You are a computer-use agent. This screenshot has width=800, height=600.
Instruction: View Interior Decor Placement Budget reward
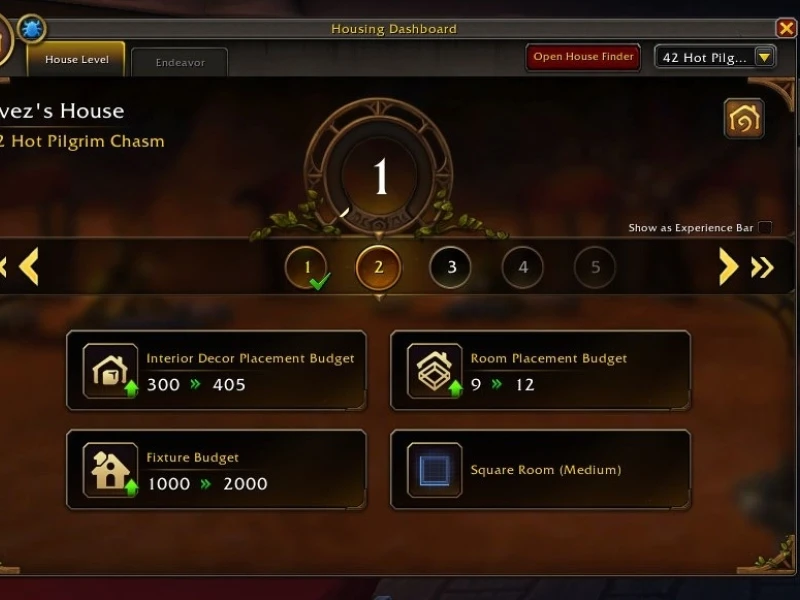216,371
